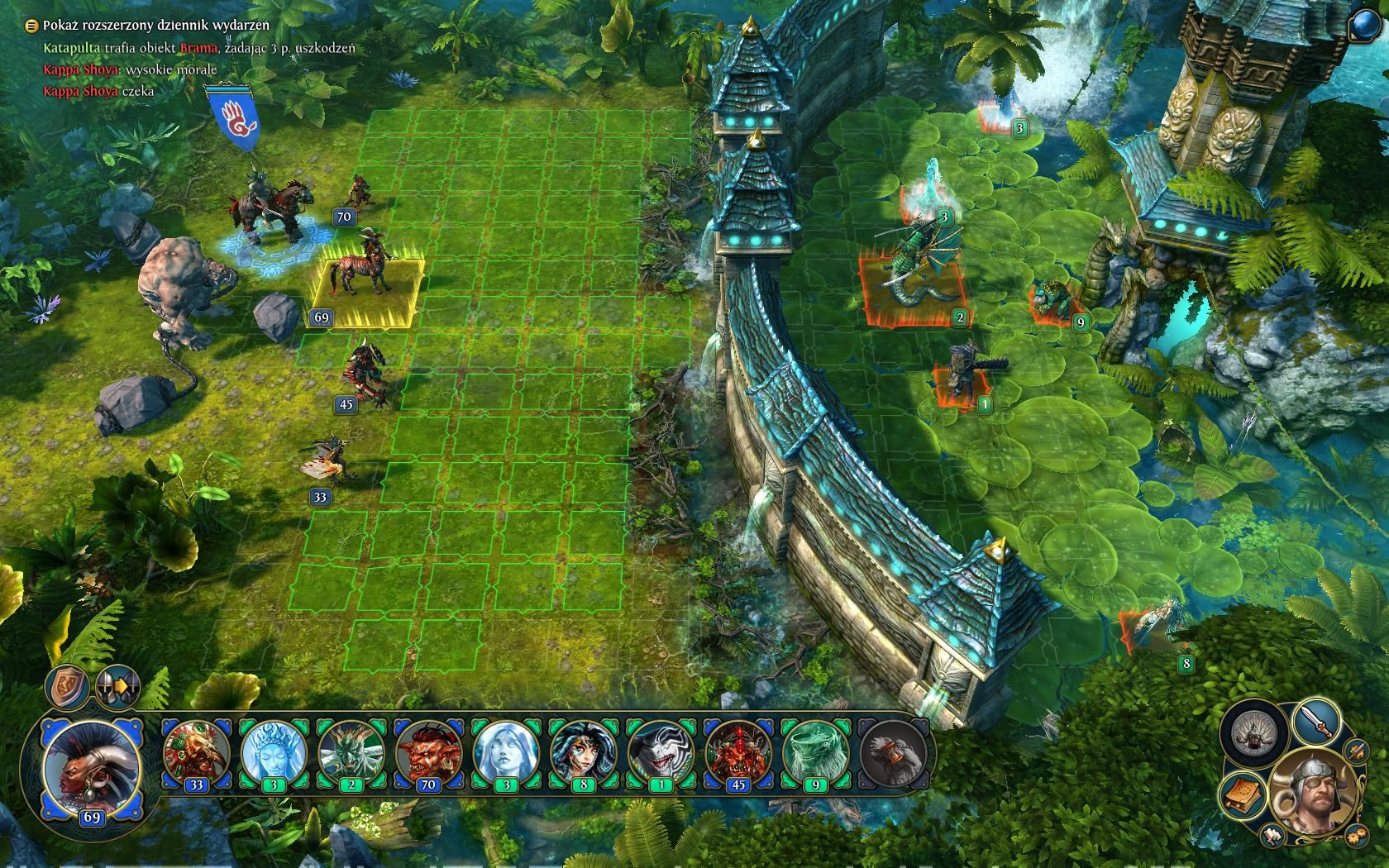This screenshot has height=868, width=1389.
Task: Choose the Wait helmets-and-arrow button
Action: [117, 686]
